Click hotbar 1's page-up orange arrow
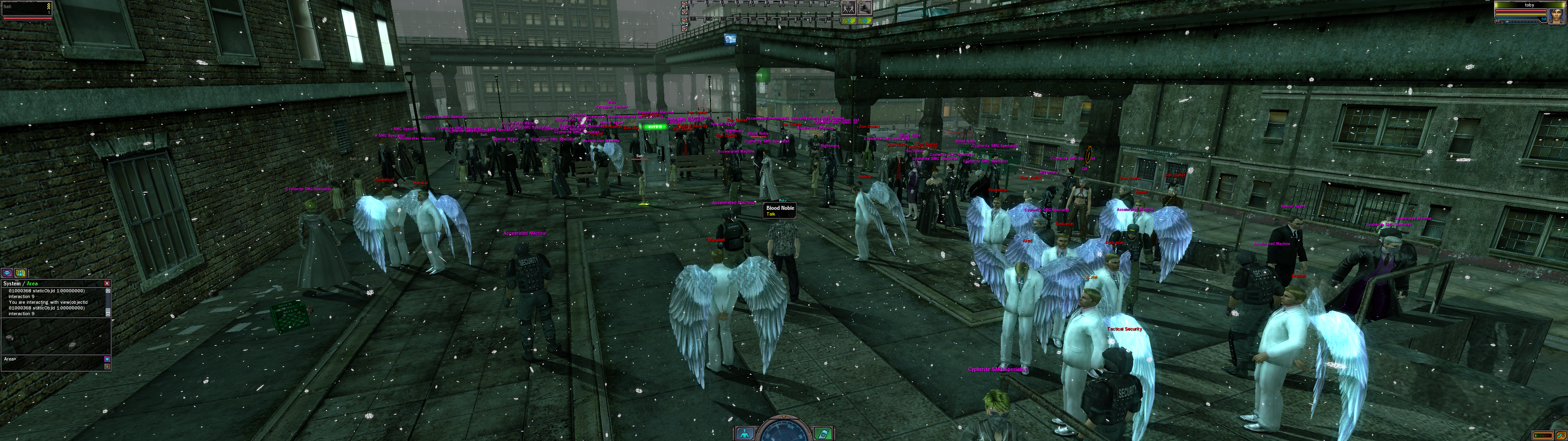This screenshot has height=441, width=1568. tap(685, 4)
